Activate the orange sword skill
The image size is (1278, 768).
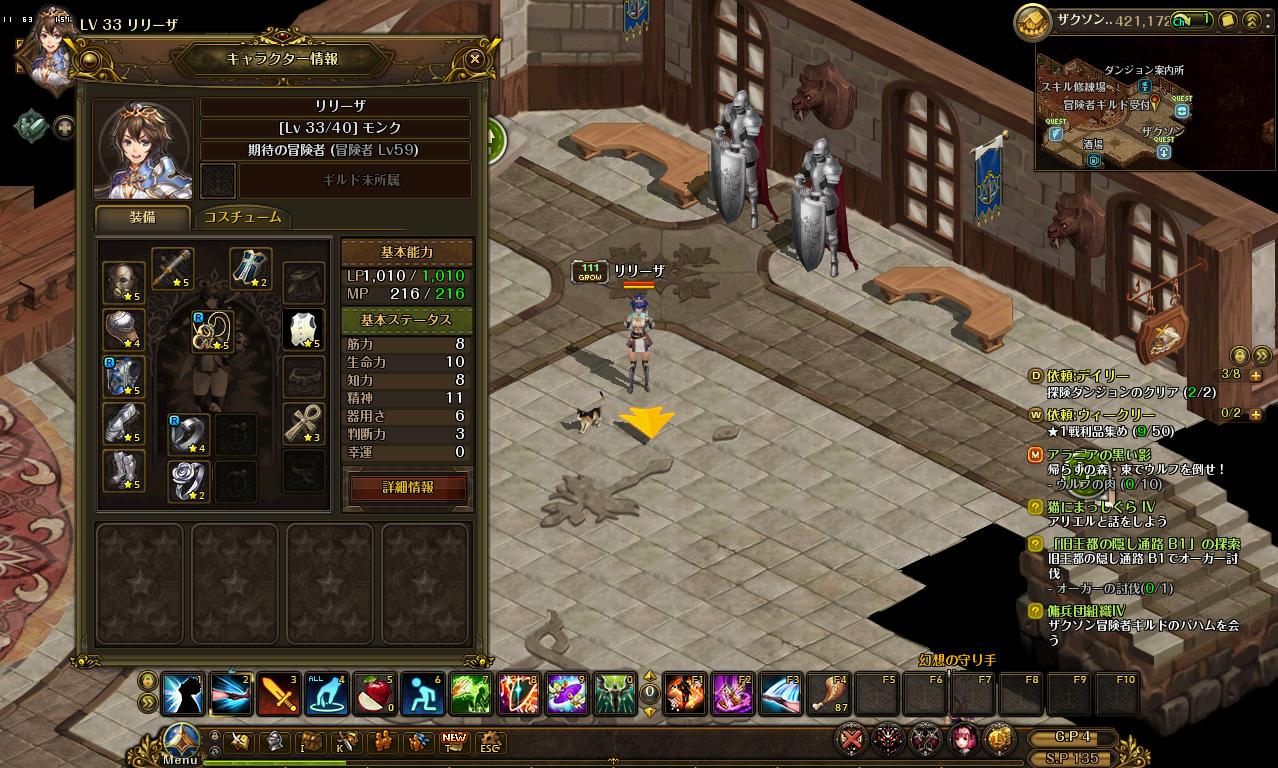coord(278,693)
